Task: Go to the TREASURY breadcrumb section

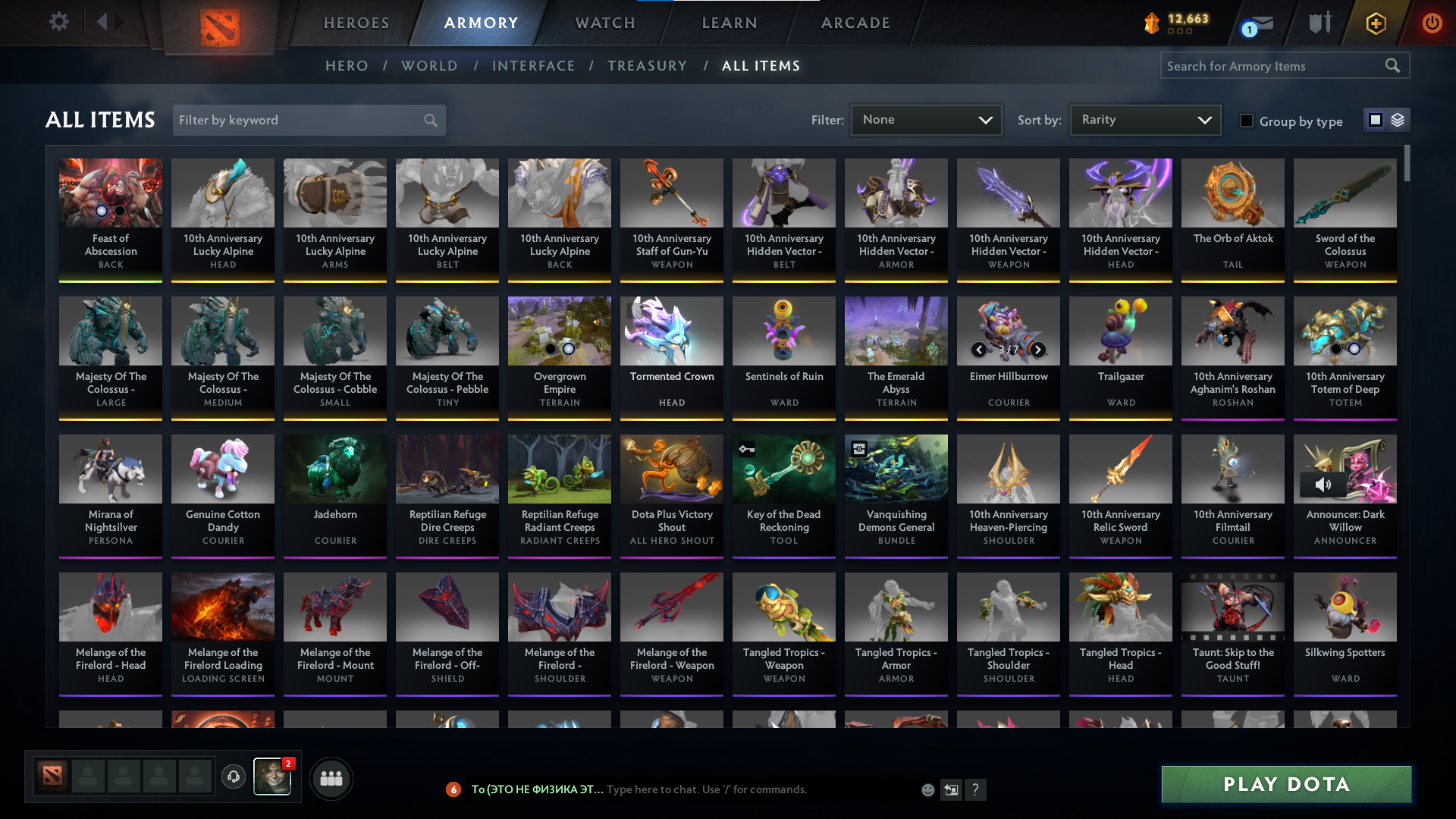Action: click(647, 66)
